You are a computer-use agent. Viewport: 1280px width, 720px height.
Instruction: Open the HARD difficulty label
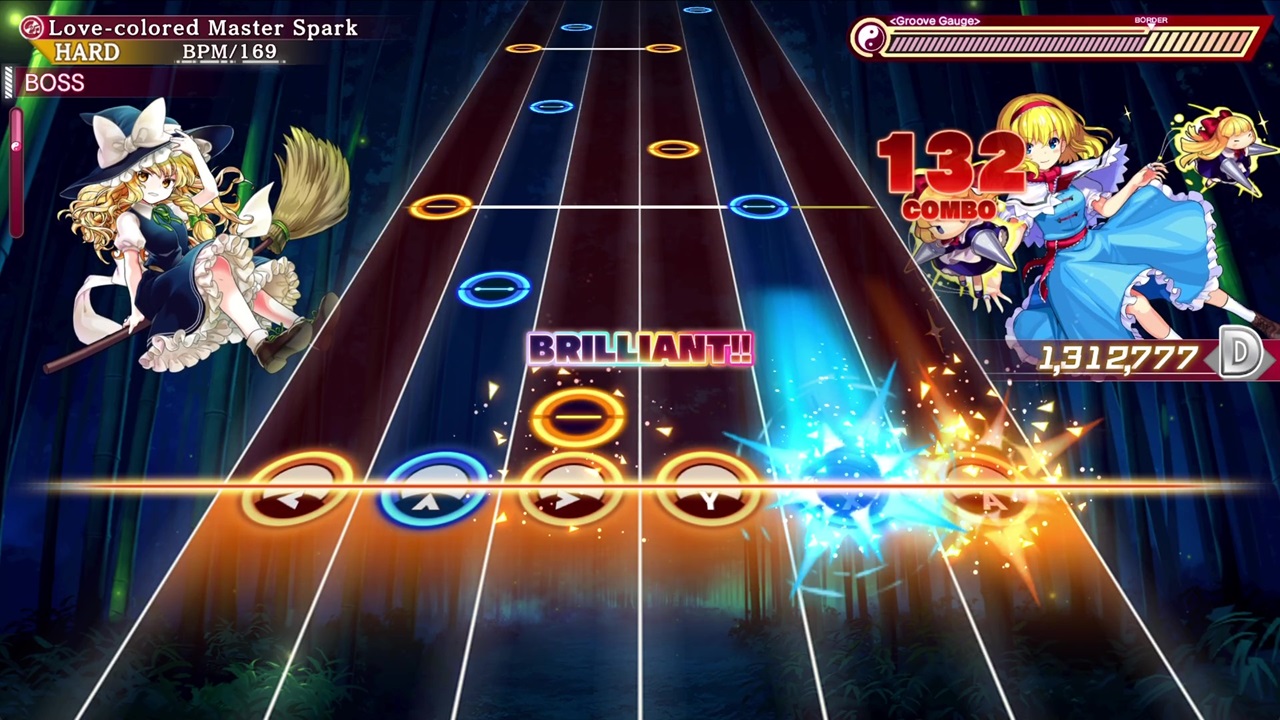pos(88,52)
